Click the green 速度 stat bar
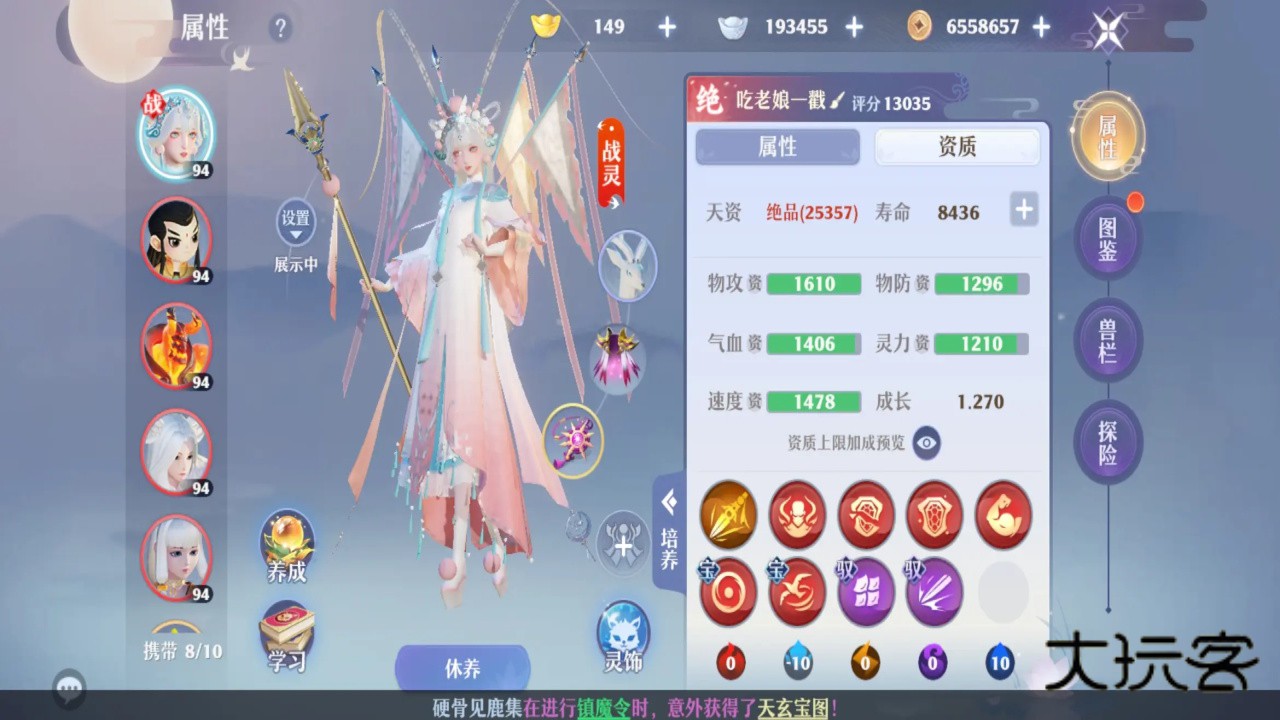Viewport: 1280px width, 720px height. click(812, 401)
